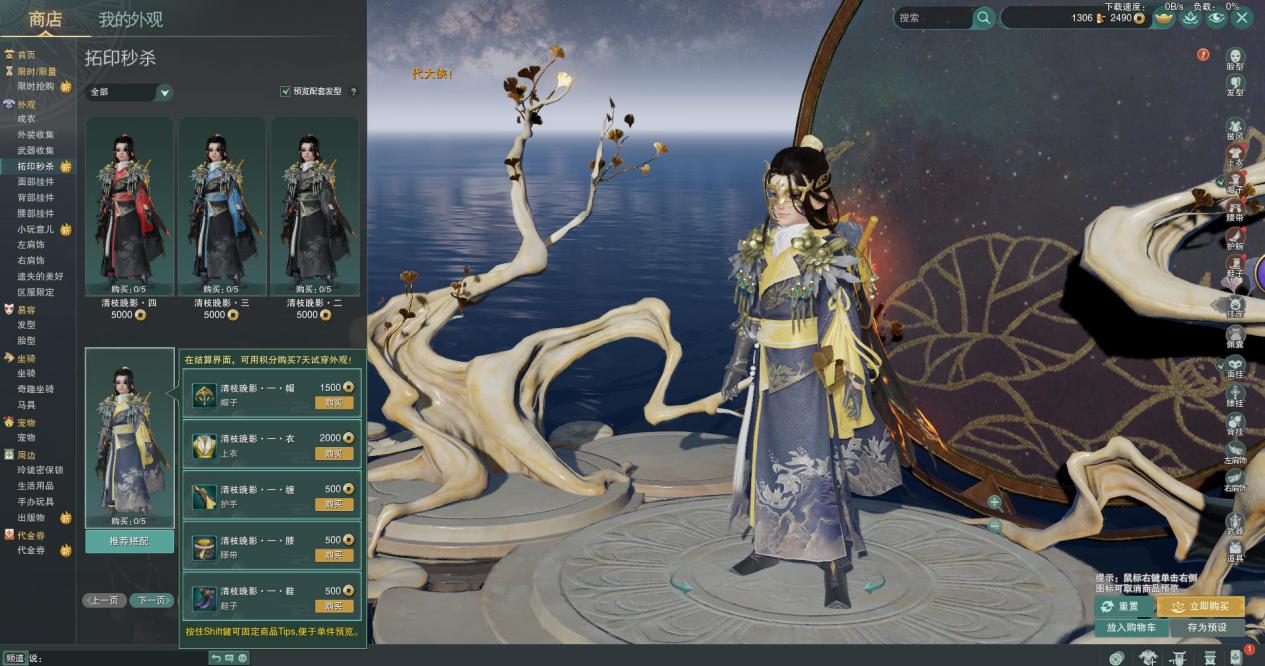Image resolution: width=1265 pixels, height=666 pixels.
Task: Buy the 清枝晚影·一·帽 hat for 1500
Action: click(x=334, y=403)
